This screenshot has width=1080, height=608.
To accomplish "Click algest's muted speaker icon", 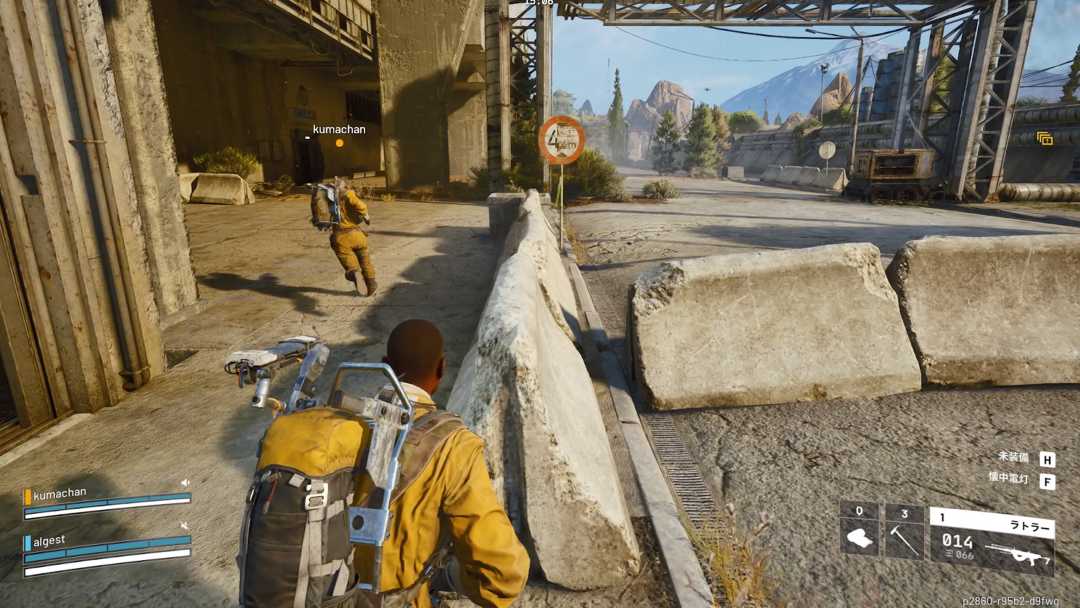I will 185,526.
